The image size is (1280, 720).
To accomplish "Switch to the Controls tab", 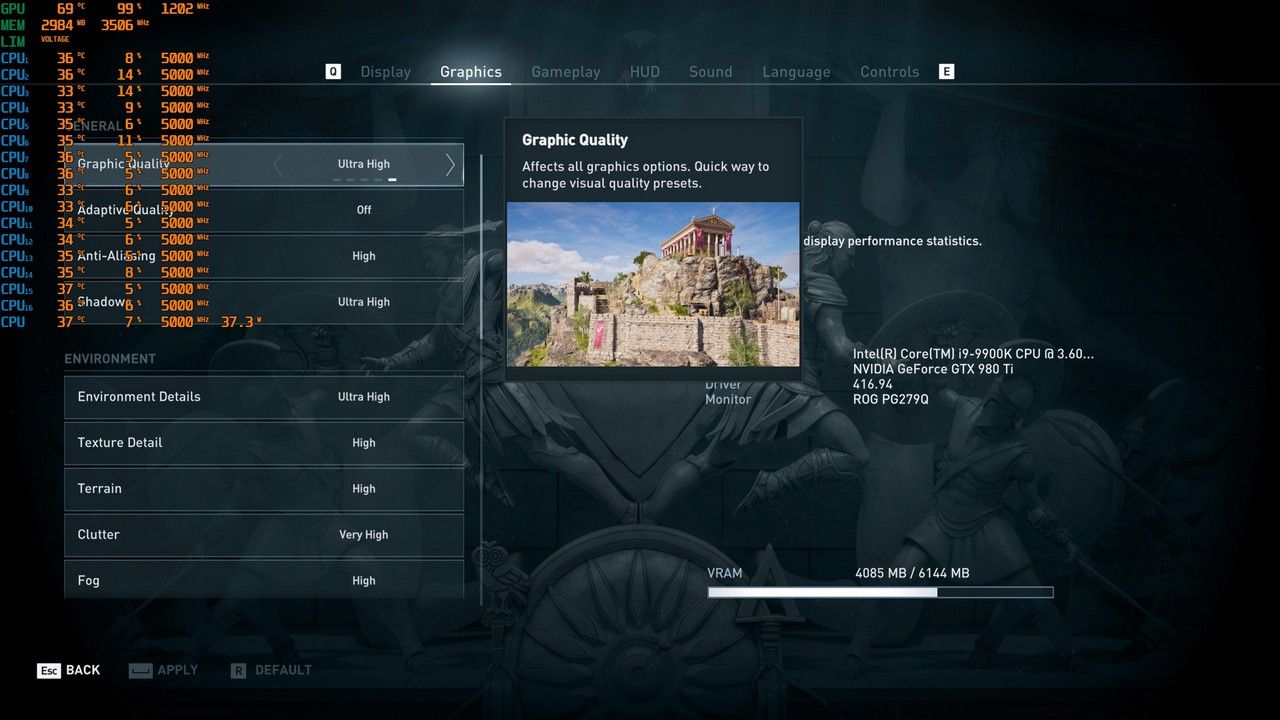I will pyautogui.click(x=889, y=72).
